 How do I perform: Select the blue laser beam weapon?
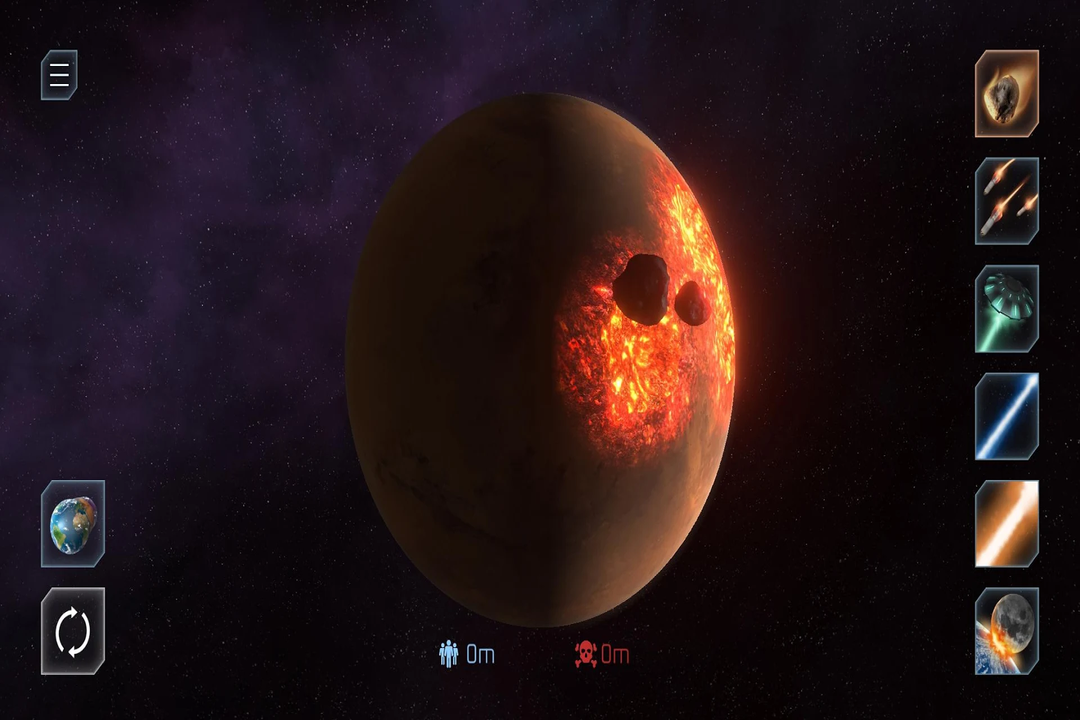click(1007, 416)
